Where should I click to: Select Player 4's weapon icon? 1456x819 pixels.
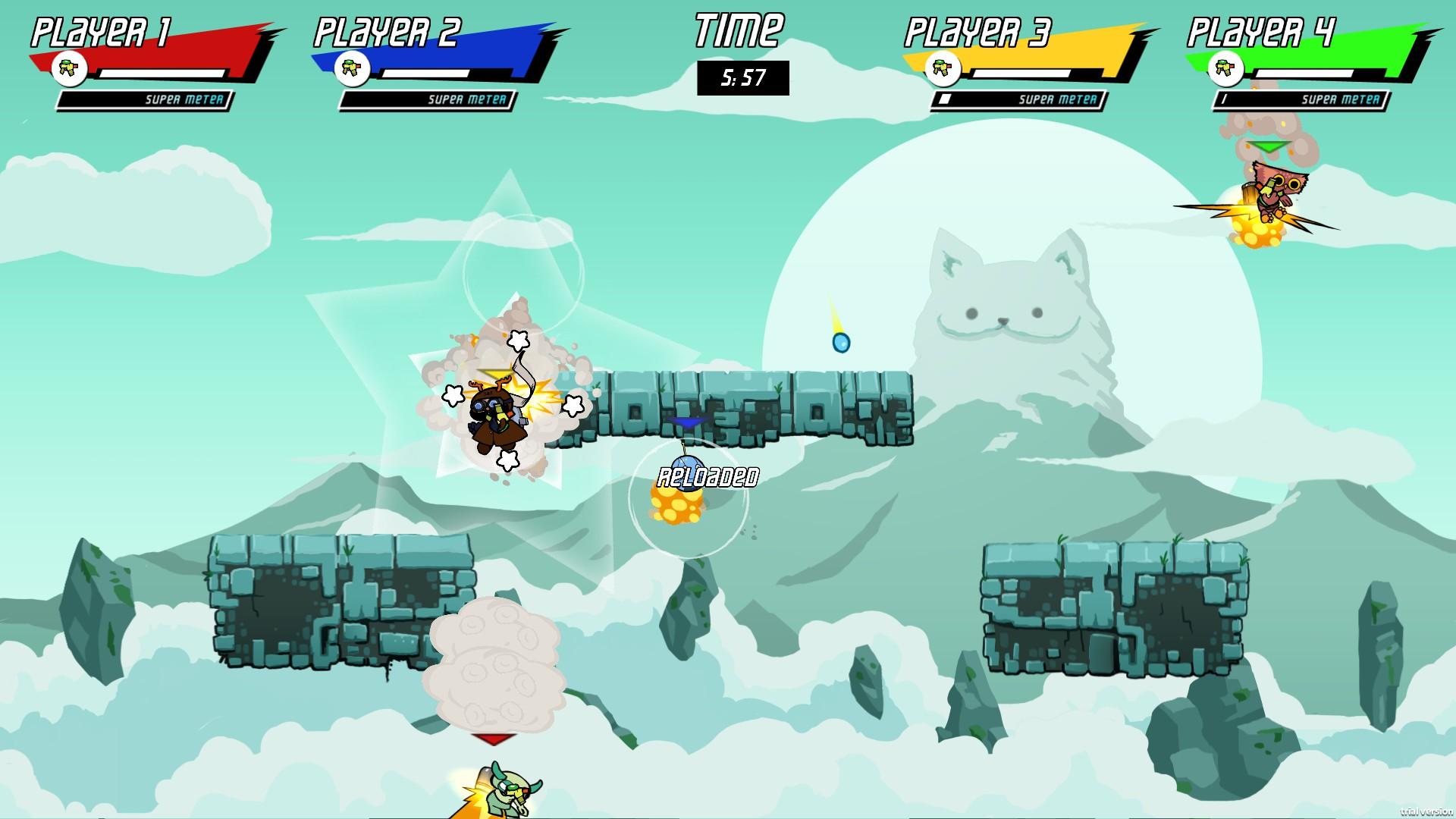tap(1225, 69)
